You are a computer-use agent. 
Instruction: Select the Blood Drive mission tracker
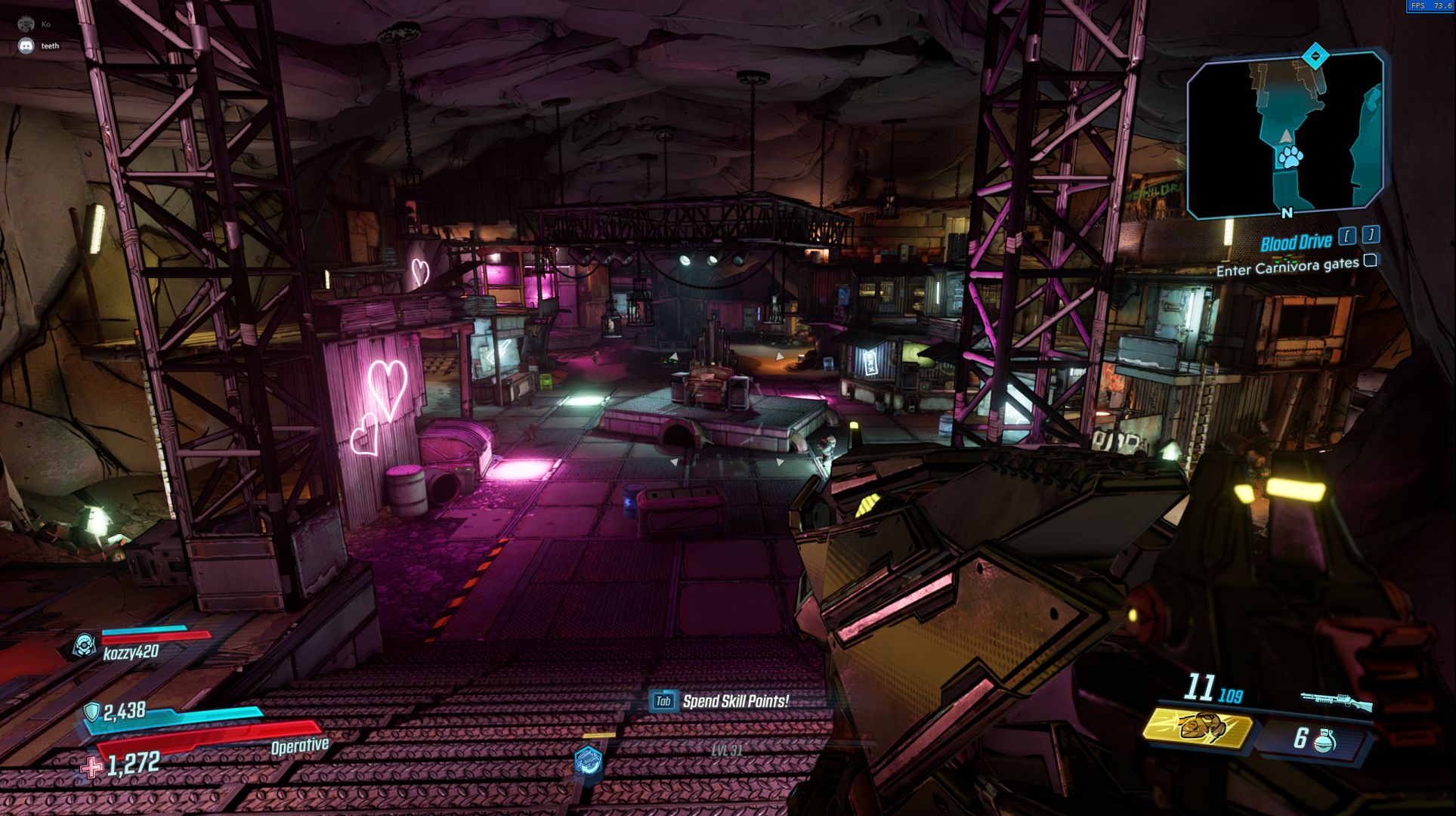1295,243
